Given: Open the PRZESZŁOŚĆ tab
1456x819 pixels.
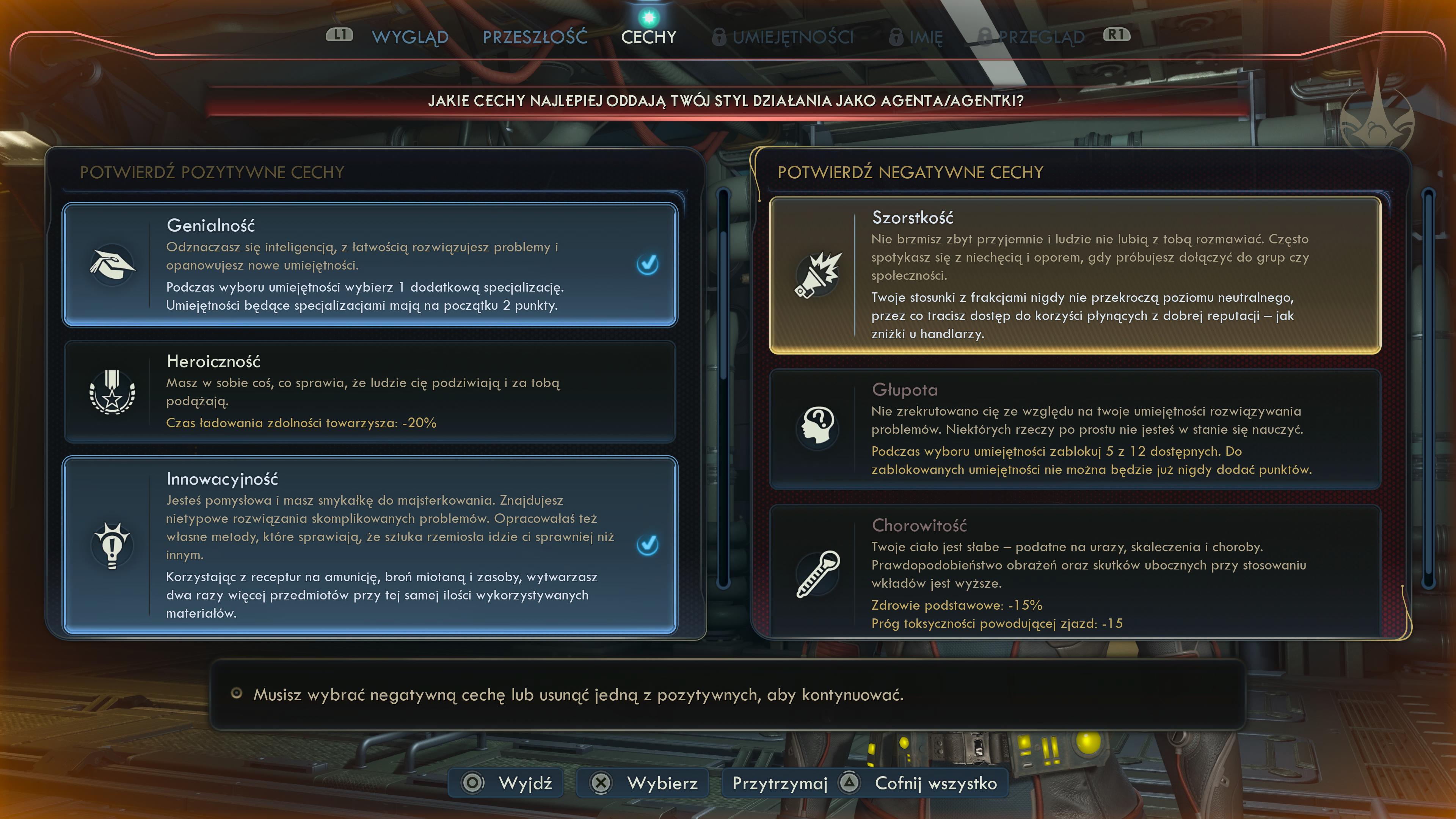Looking at the screenshot, I should point(535,37).
